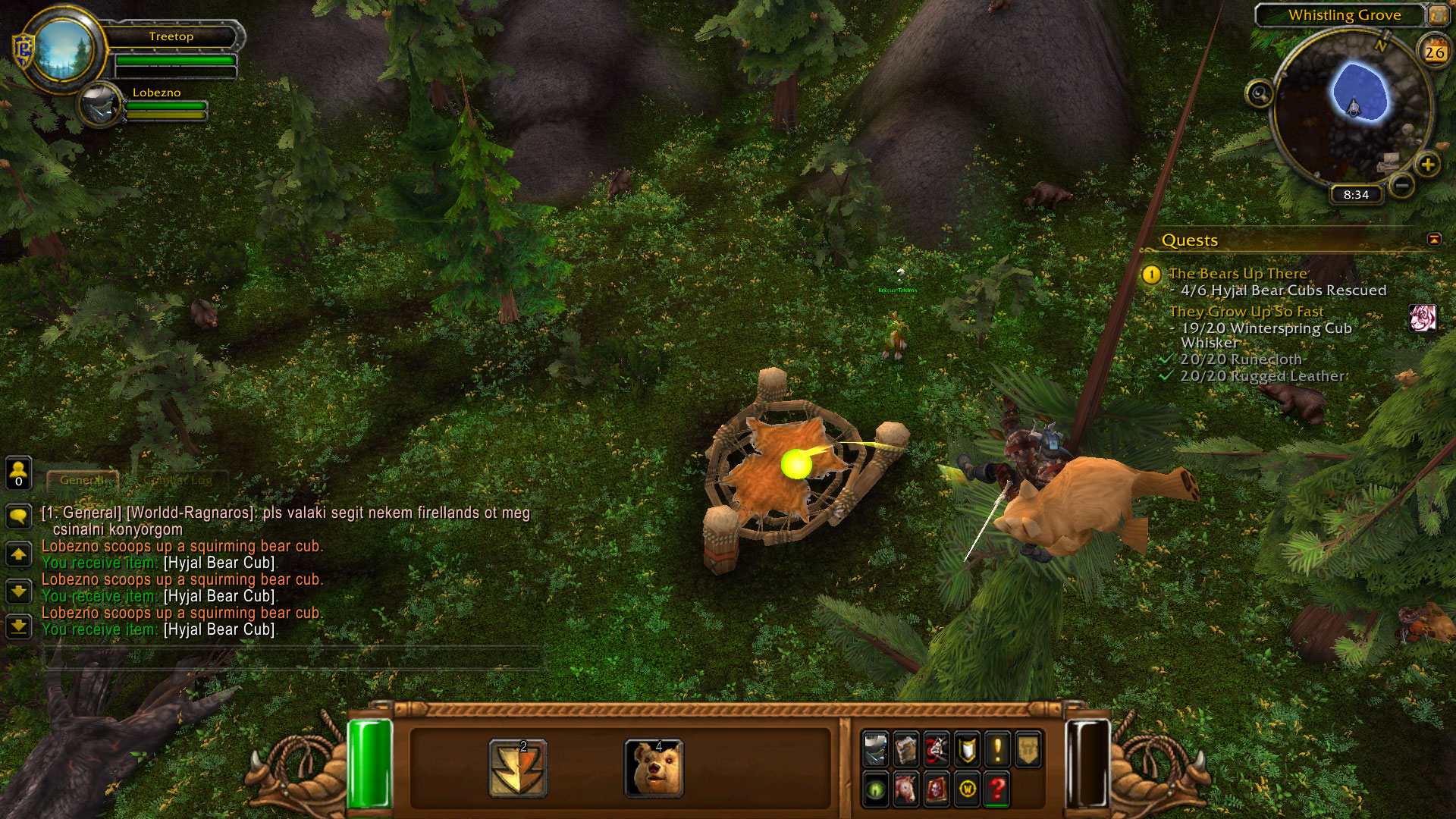
Task: Select The Bears Up There quest
Action: [x=1238, y=274]
